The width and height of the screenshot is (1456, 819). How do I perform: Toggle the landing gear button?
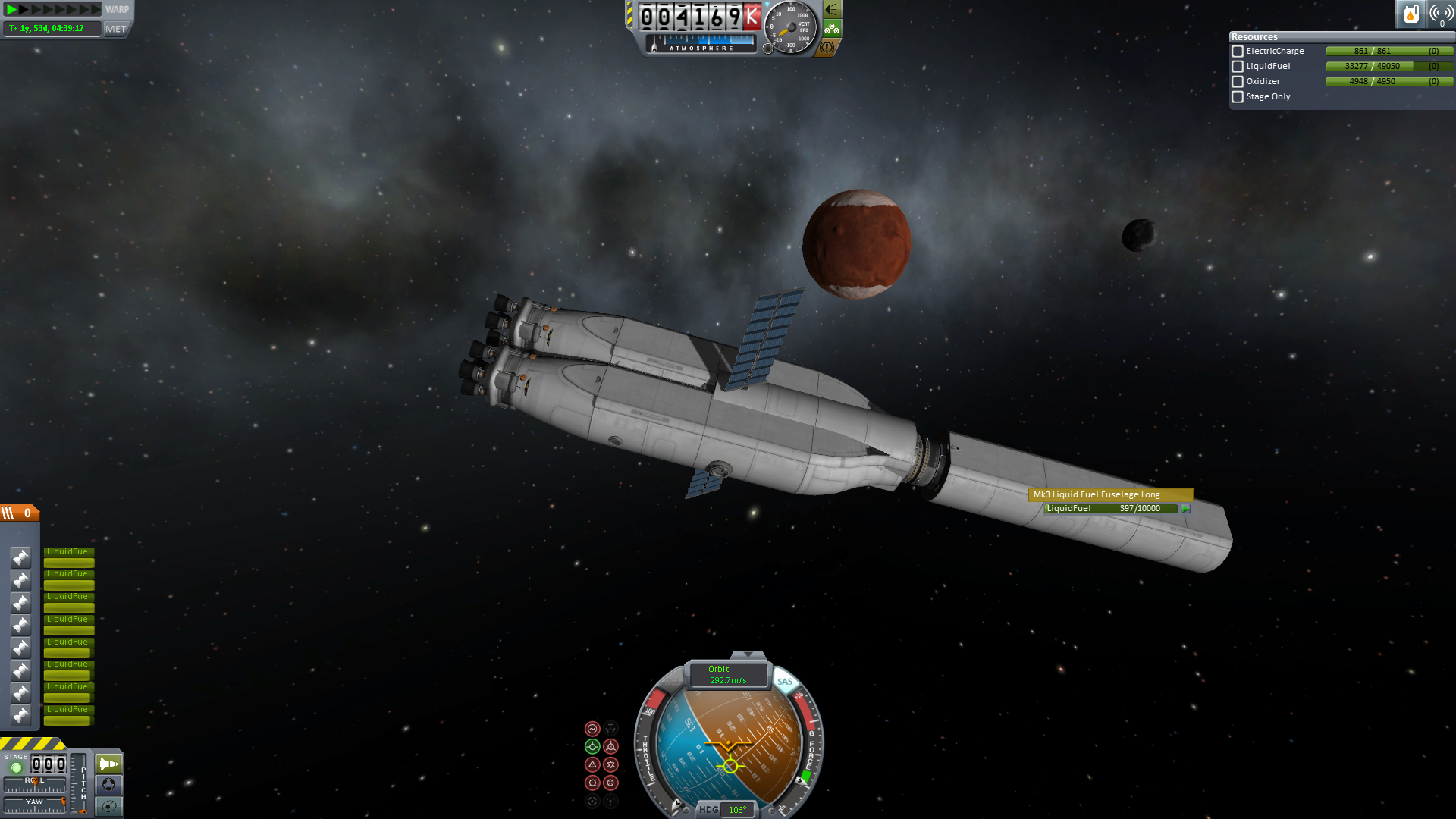point(832,29)
